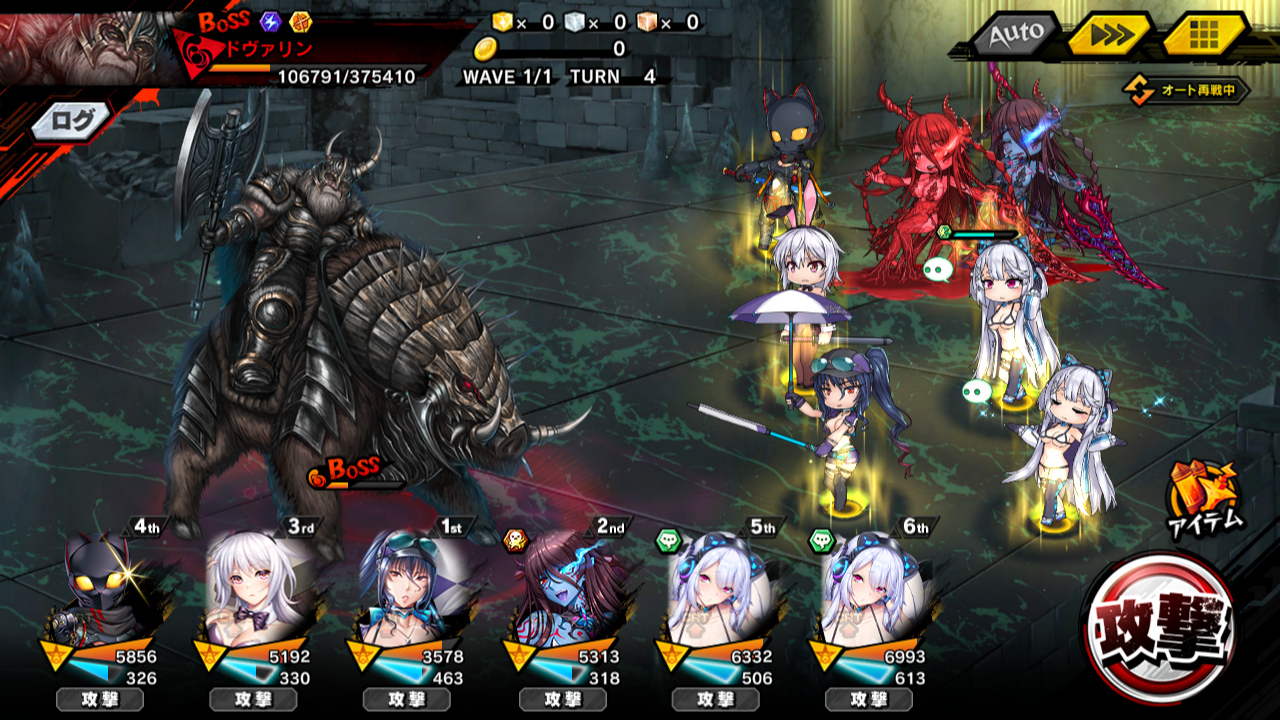Pick the 5th-order silver-haired girl portrait
The width and height of the screenshot is (1280, 720).
718,590
